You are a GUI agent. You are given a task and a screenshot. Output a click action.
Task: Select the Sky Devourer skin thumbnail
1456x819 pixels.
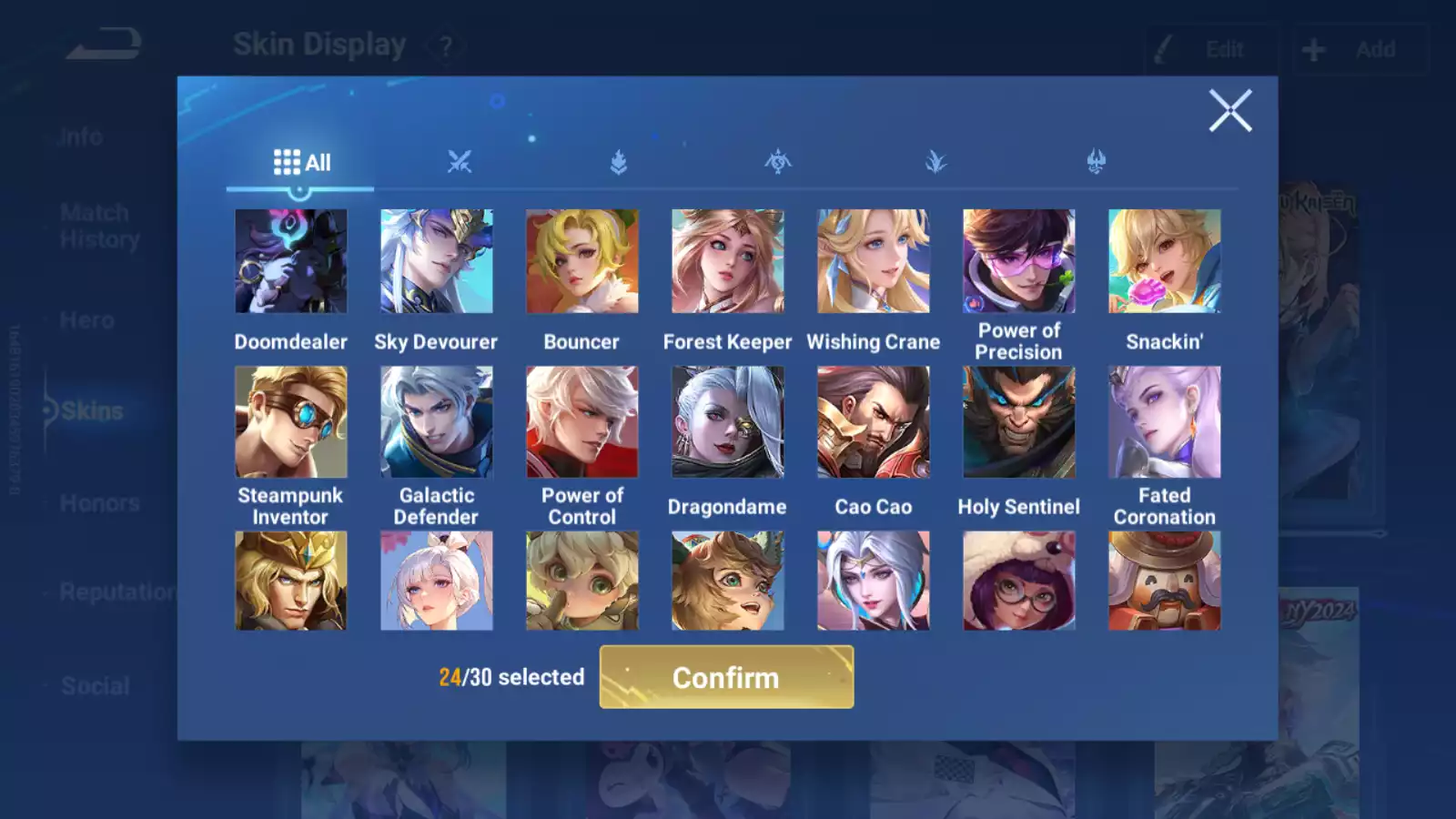click(x=437, y=261)
